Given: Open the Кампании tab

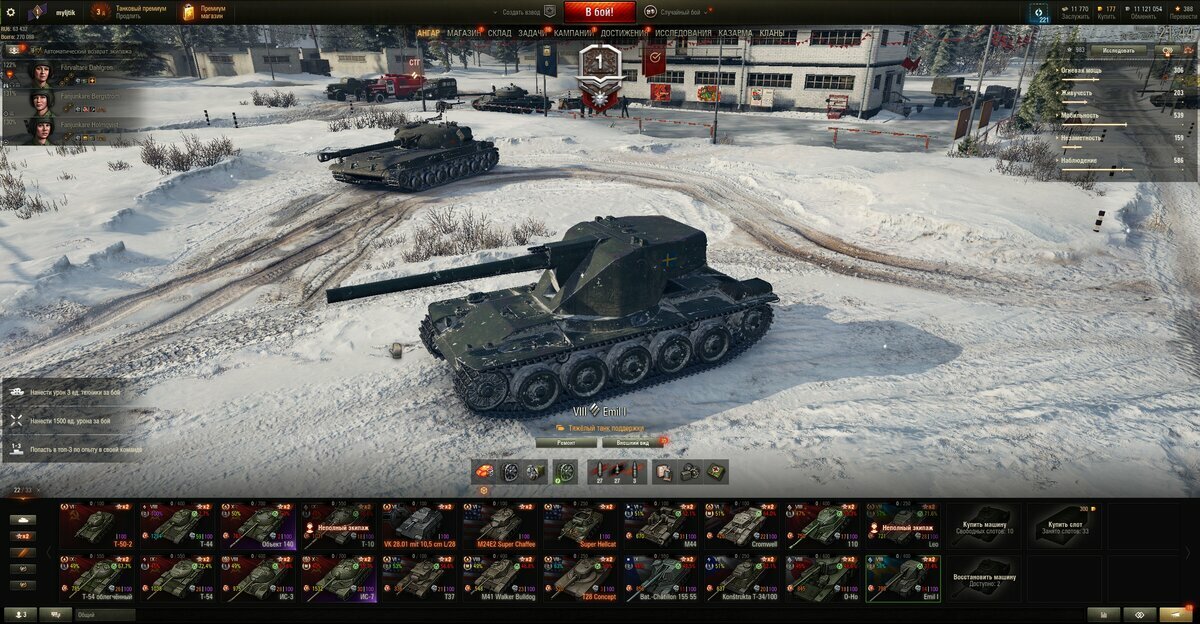Looking at the screenshot, I should tap(573, 33).
